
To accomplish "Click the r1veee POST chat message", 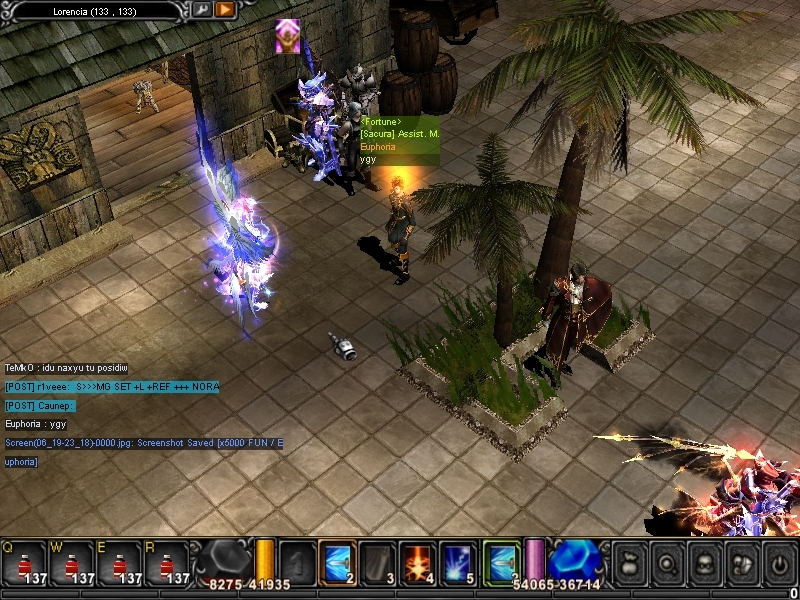I will tap(111, 387).
